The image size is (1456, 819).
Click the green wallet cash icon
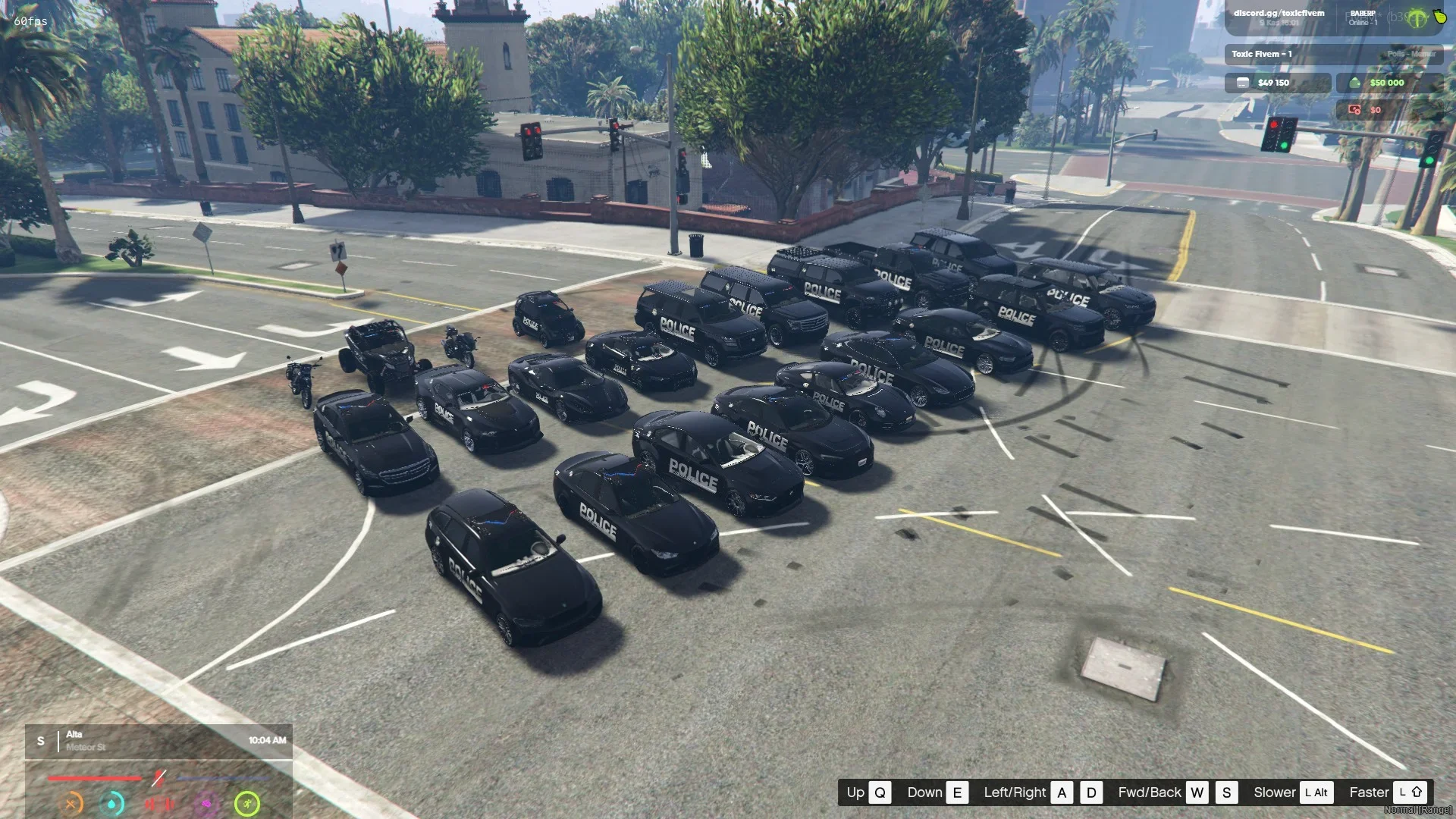click(x=1354, y=83)
